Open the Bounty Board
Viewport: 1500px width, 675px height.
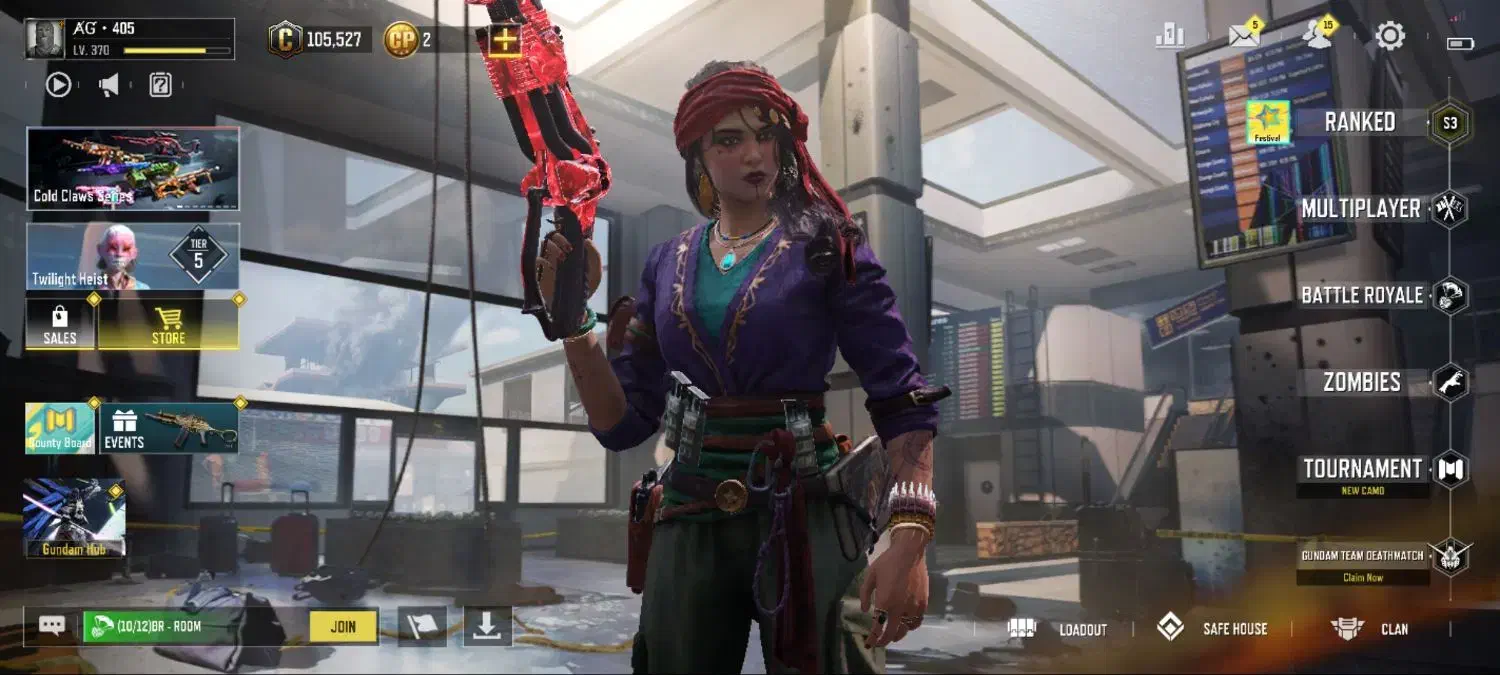coord(60,428)
